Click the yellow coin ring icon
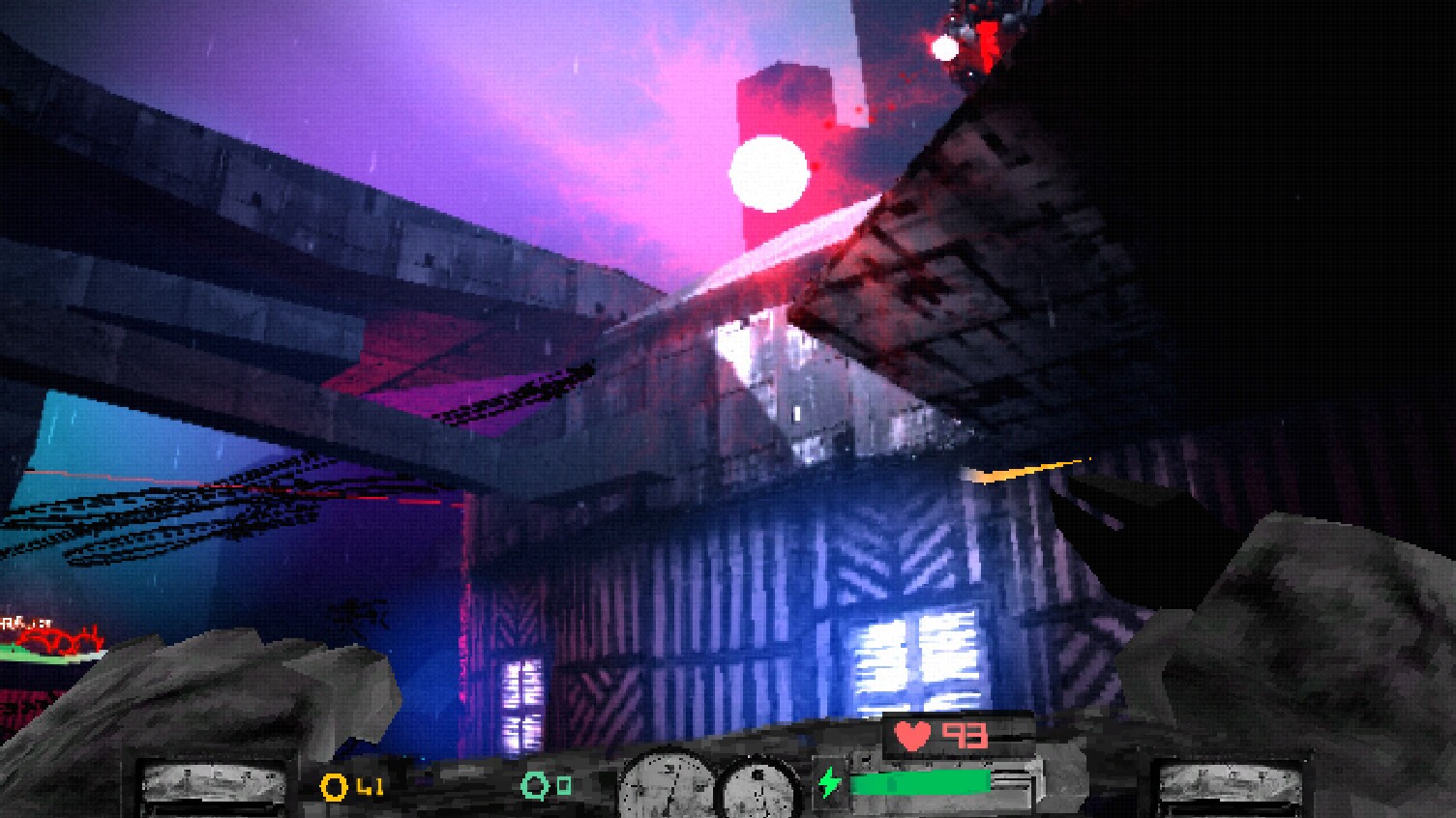Viewport: 1456px width, 818px height. 333,788
